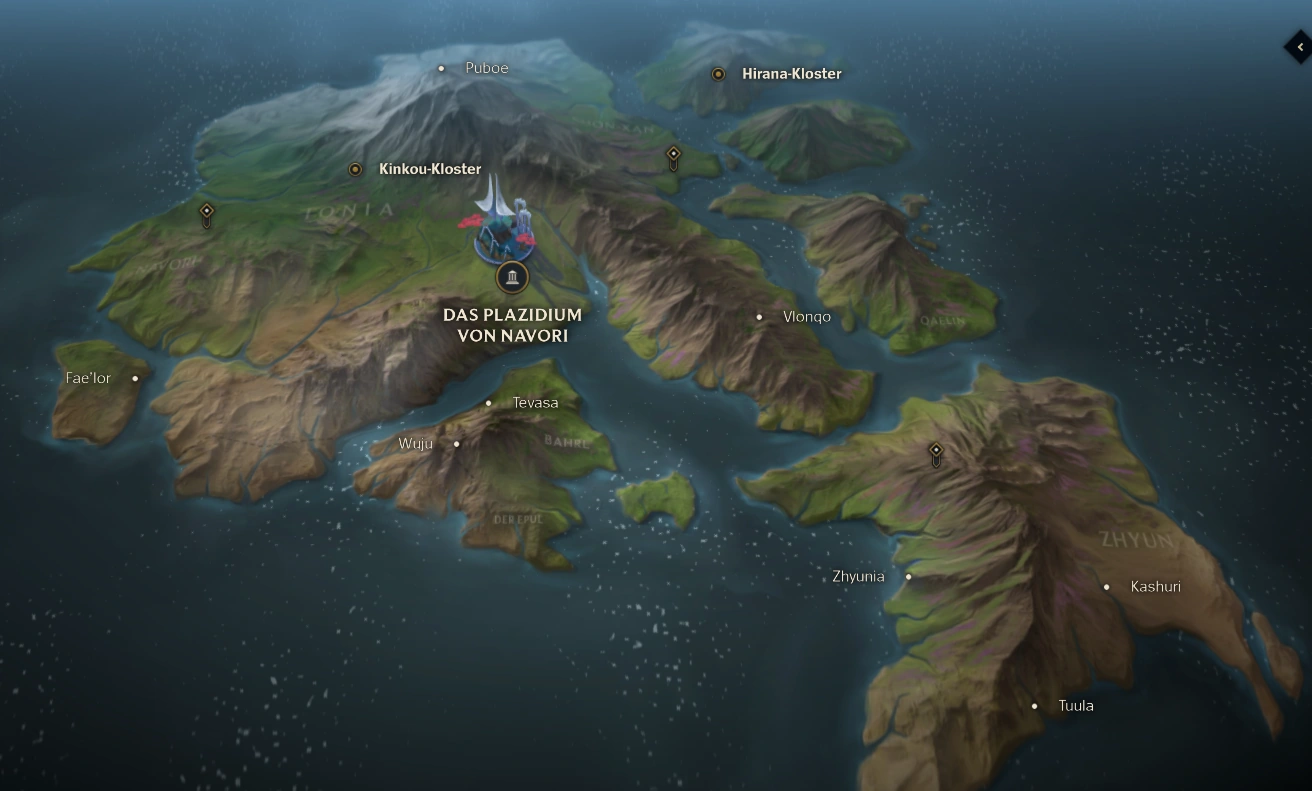1312x791 pixels.
Task: Expand details for Das Plazidium von Navori
Action: [512, 325]
